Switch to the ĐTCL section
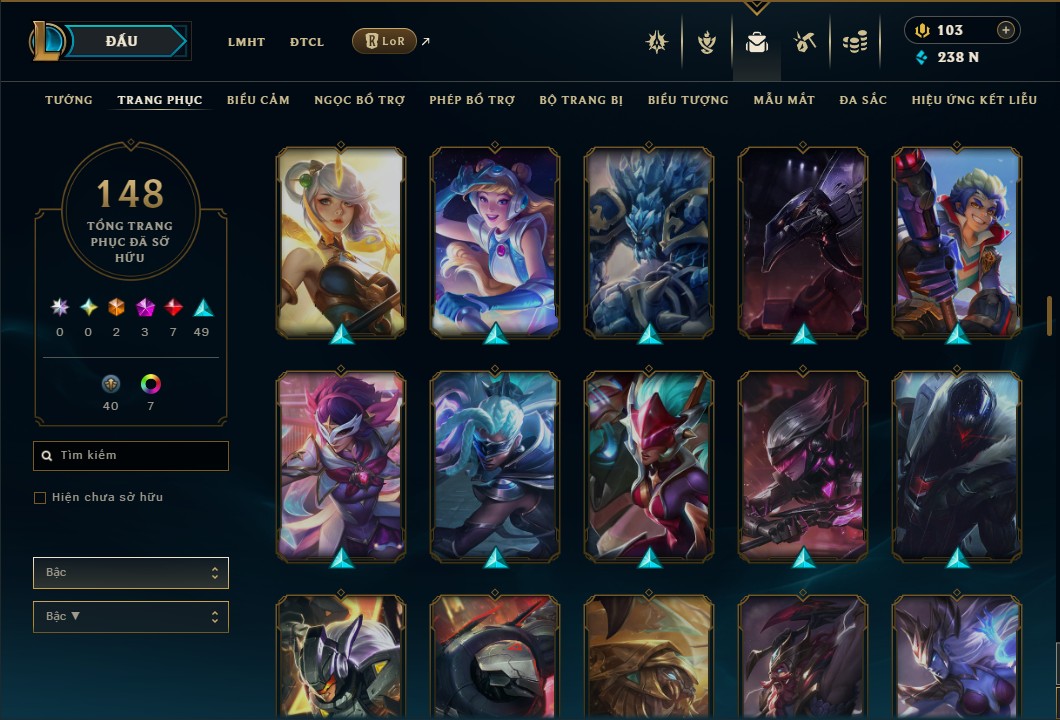Image resolution: width=1060 pixels, height=720 pixels. 307,42
